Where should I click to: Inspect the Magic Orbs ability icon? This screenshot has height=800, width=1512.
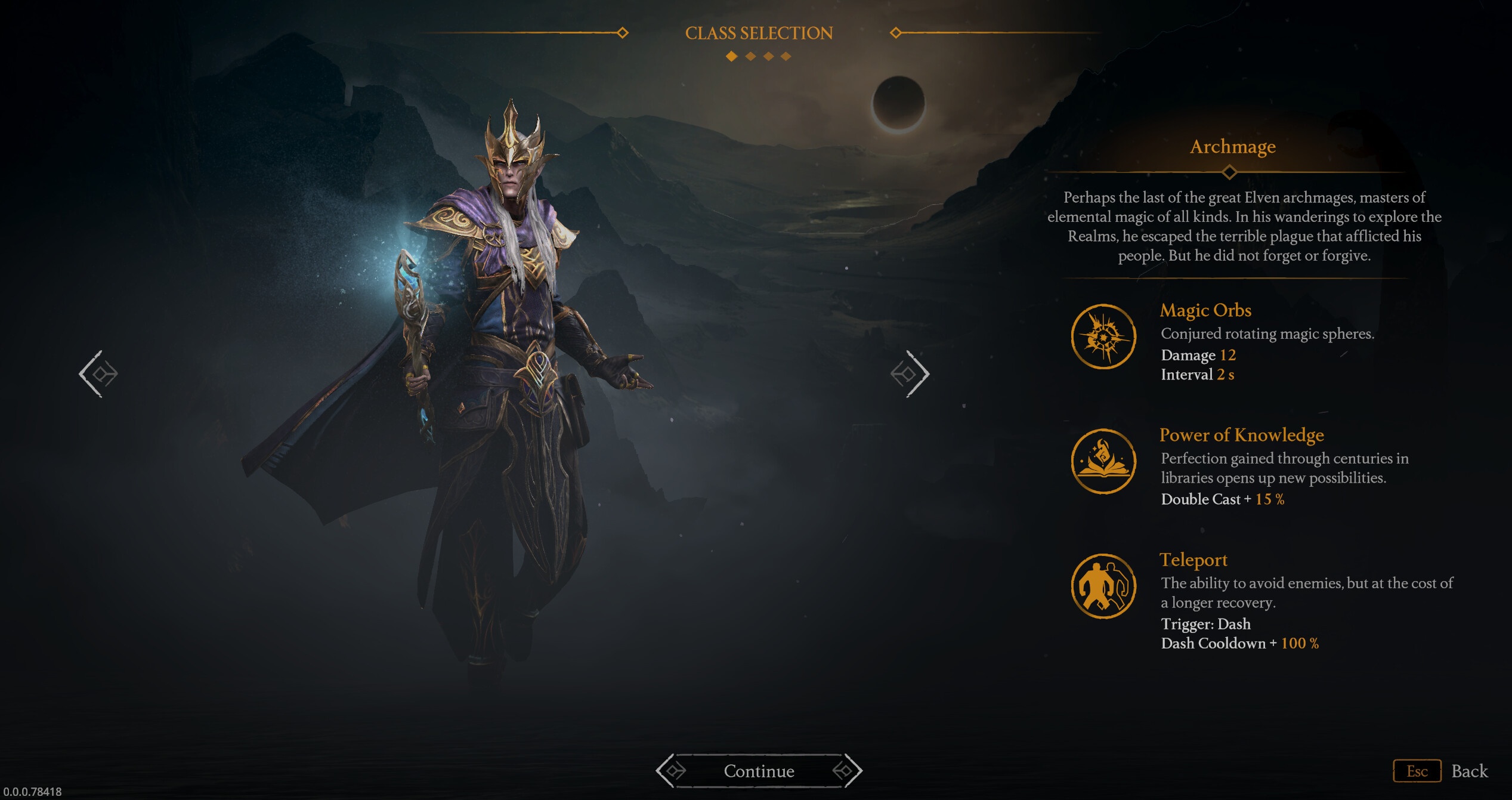[1103, 337]
